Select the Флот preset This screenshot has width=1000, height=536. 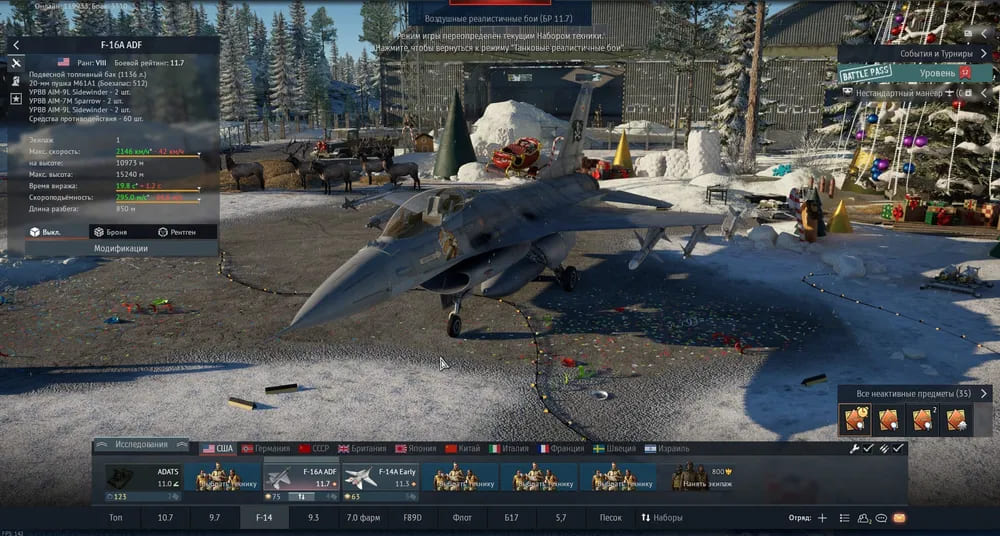[x=462, y=518]
